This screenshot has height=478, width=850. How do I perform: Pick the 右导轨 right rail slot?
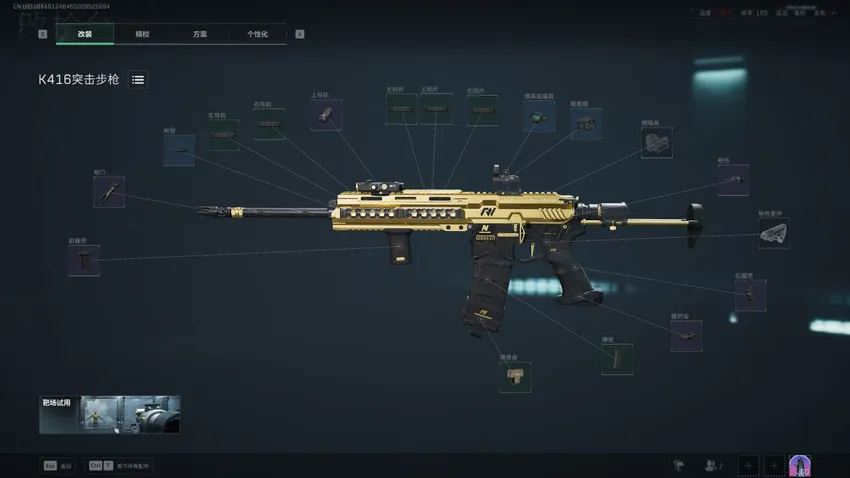pyautogui.click(x=268, y=124)
